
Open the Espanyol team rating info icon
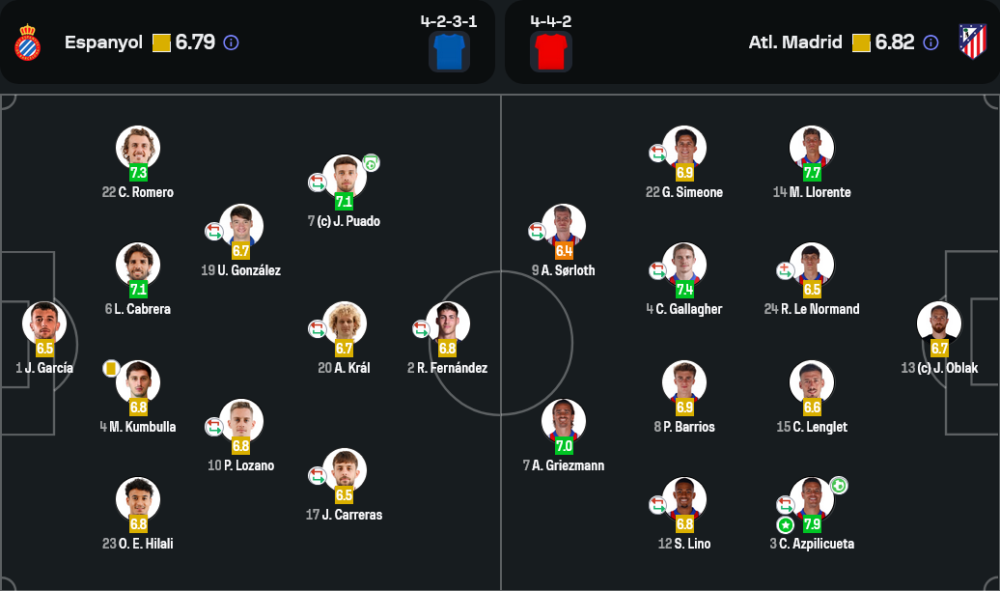click(x=231, y=43)
